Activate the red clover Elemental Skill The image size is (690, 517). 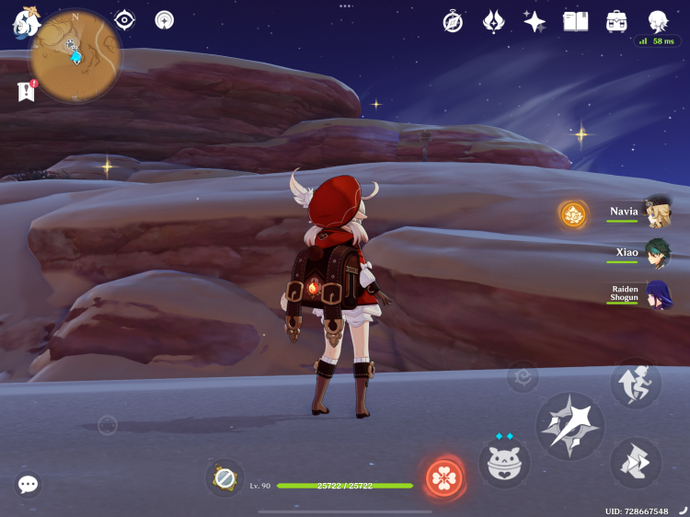(x=444, y=478)
